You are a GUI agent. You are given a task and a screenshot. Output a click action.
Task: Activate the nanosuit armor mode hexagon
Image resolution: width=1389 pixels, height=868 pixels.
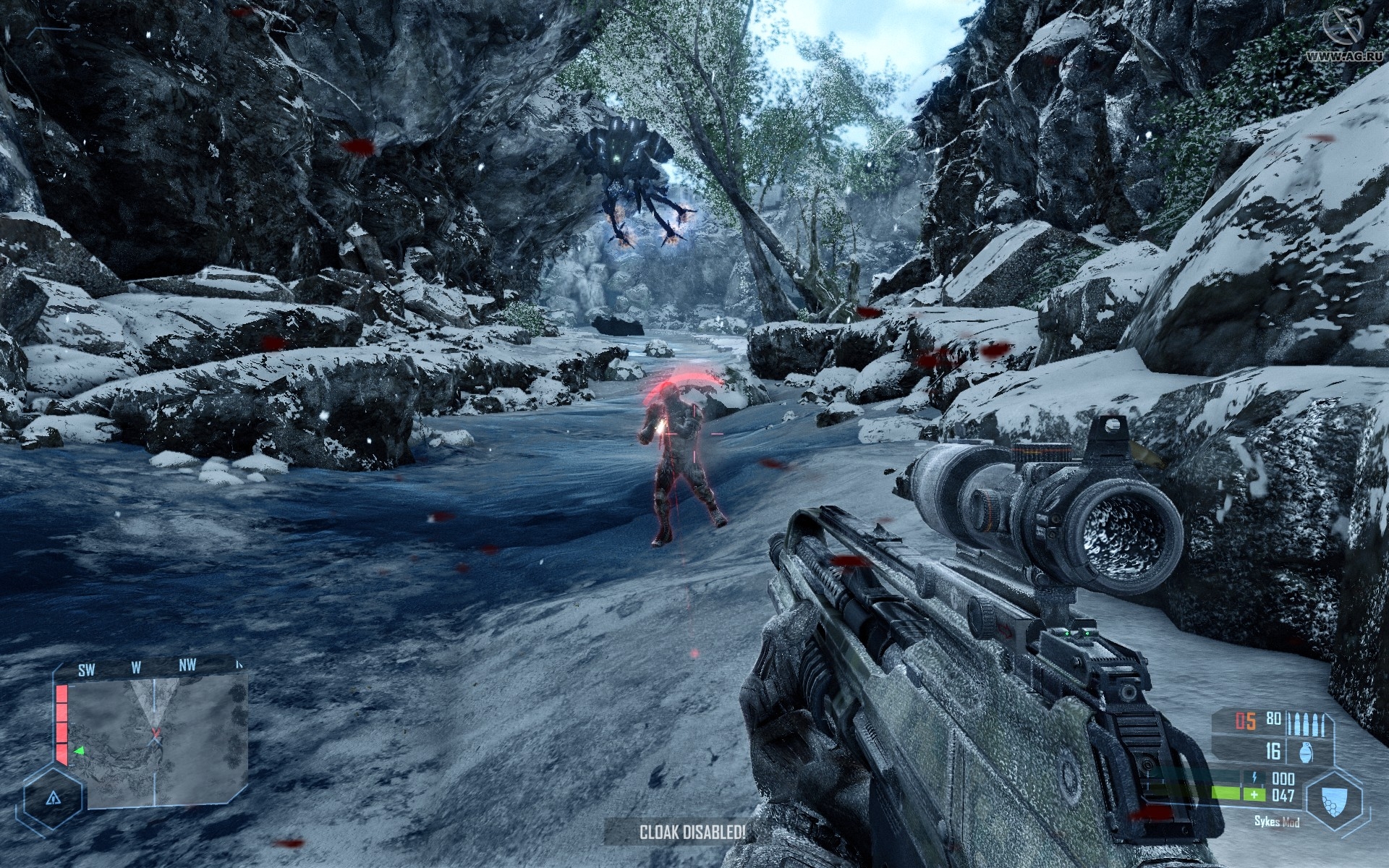pyautogui.click(x=1335, y=799)
